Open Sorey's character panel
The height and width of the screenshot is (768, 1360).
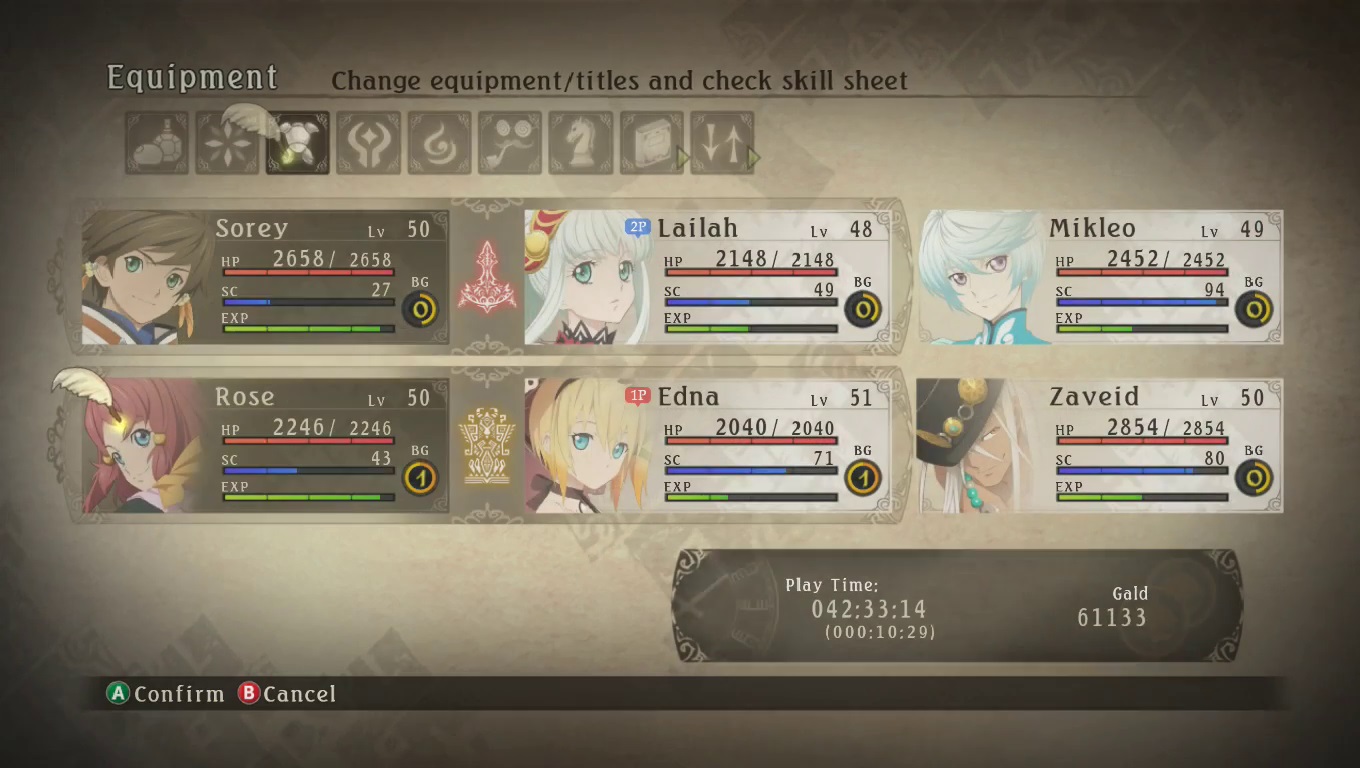(x=260, y=275)
